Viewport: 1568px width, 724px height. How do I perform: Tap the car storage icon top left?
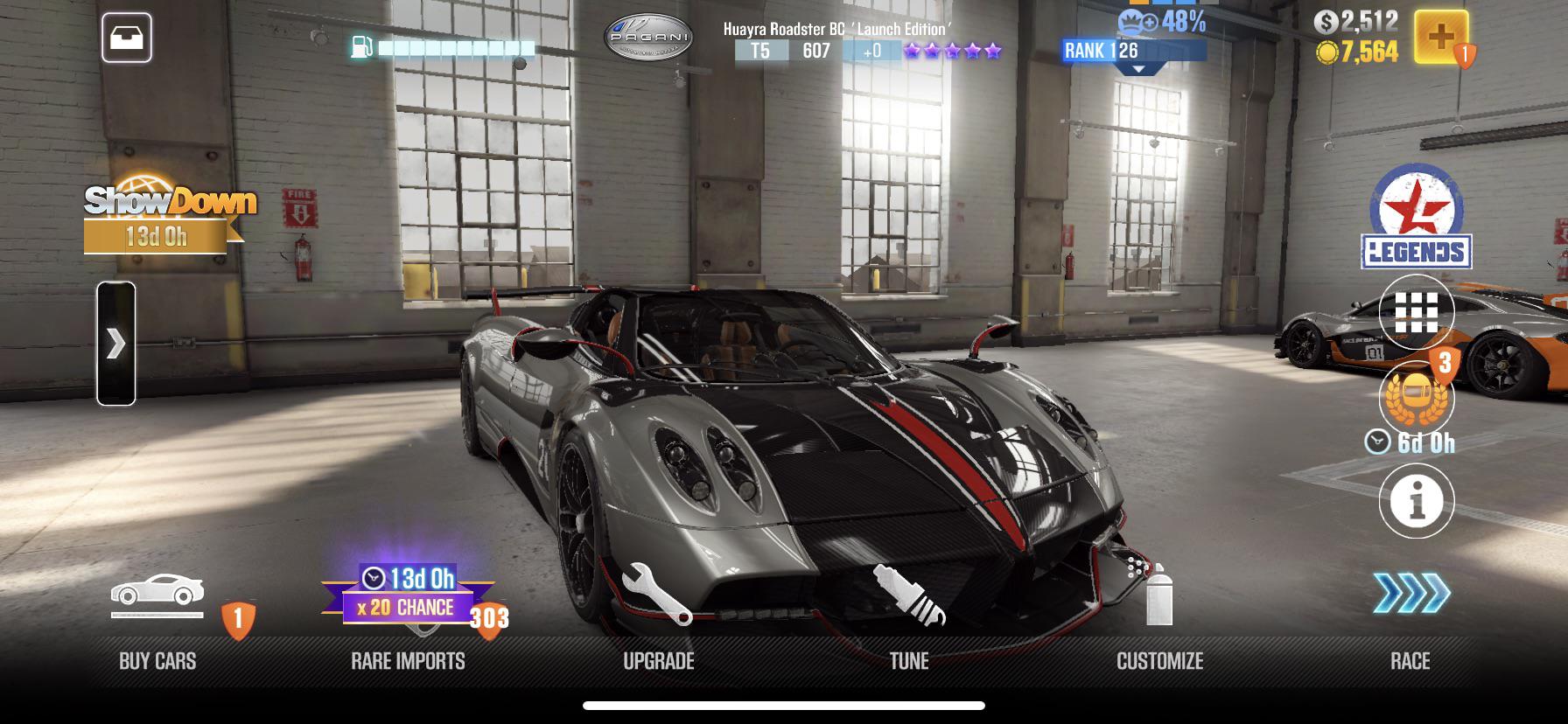pos(129,38)
